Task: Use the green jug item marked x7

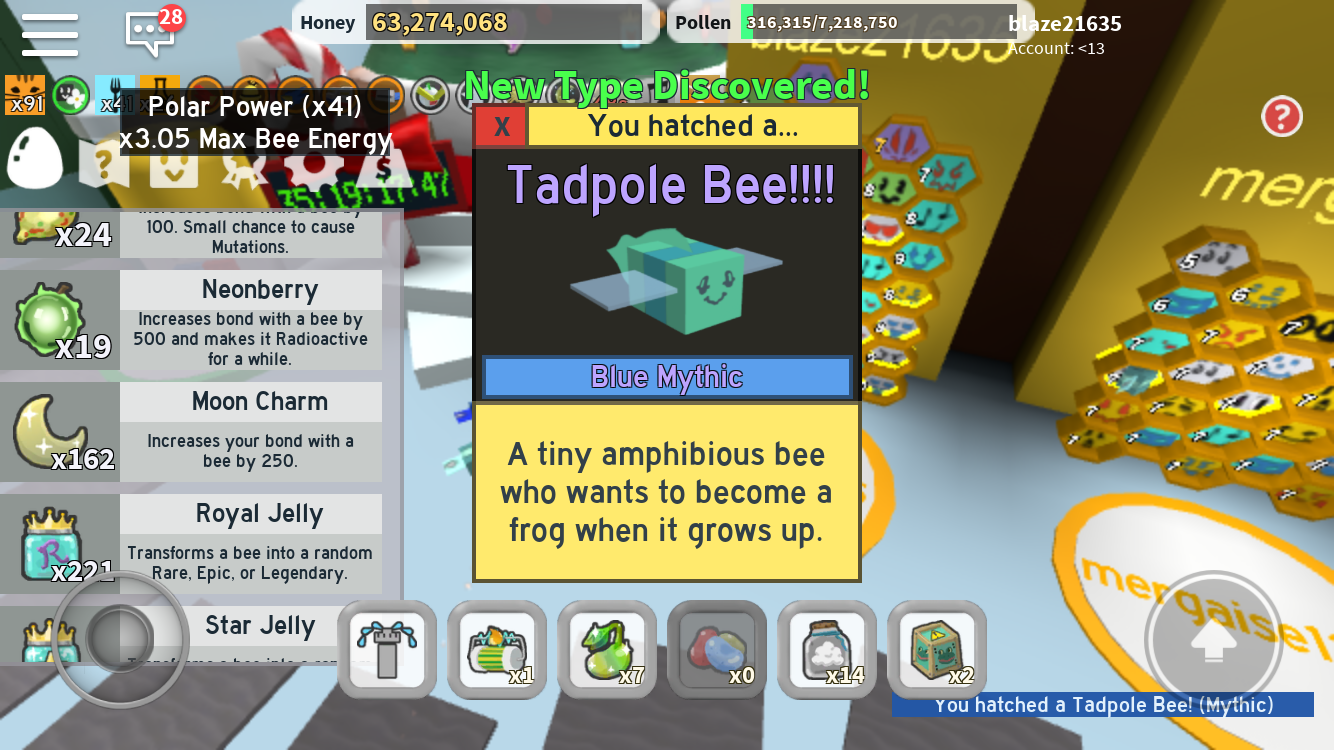Action: (606, 648)
